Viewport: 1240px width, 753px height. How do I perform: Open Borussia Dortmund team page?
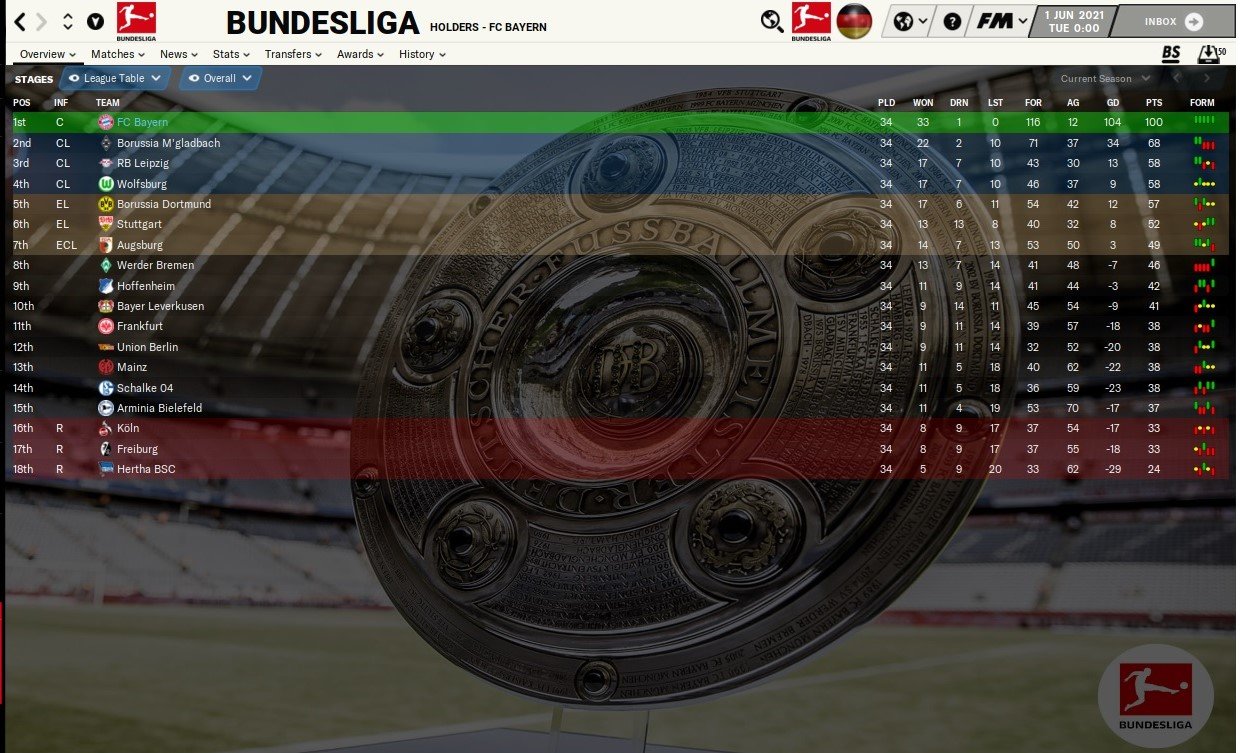[163, 204]
